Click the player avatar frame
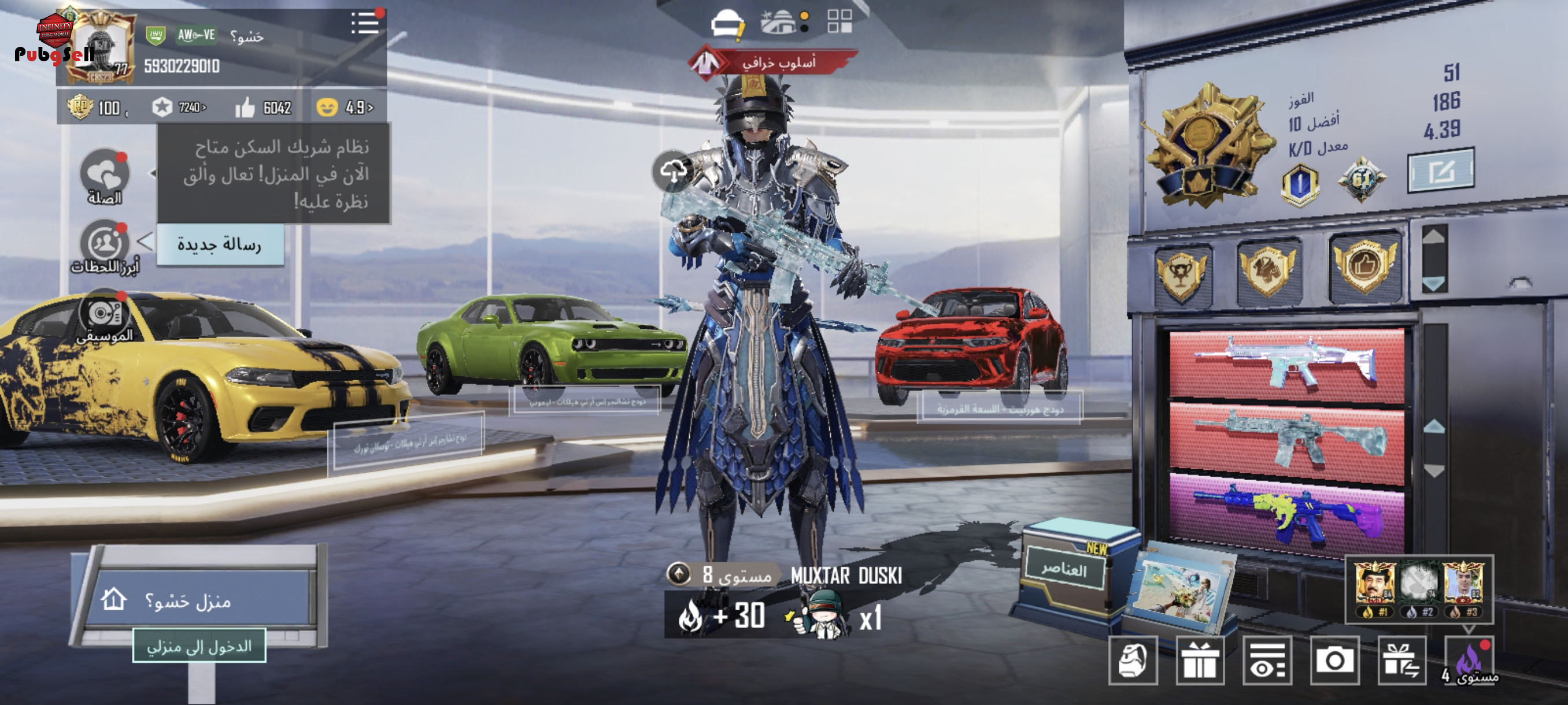The width and height of the screenshot is (1568, 705). tap(101, 47)
